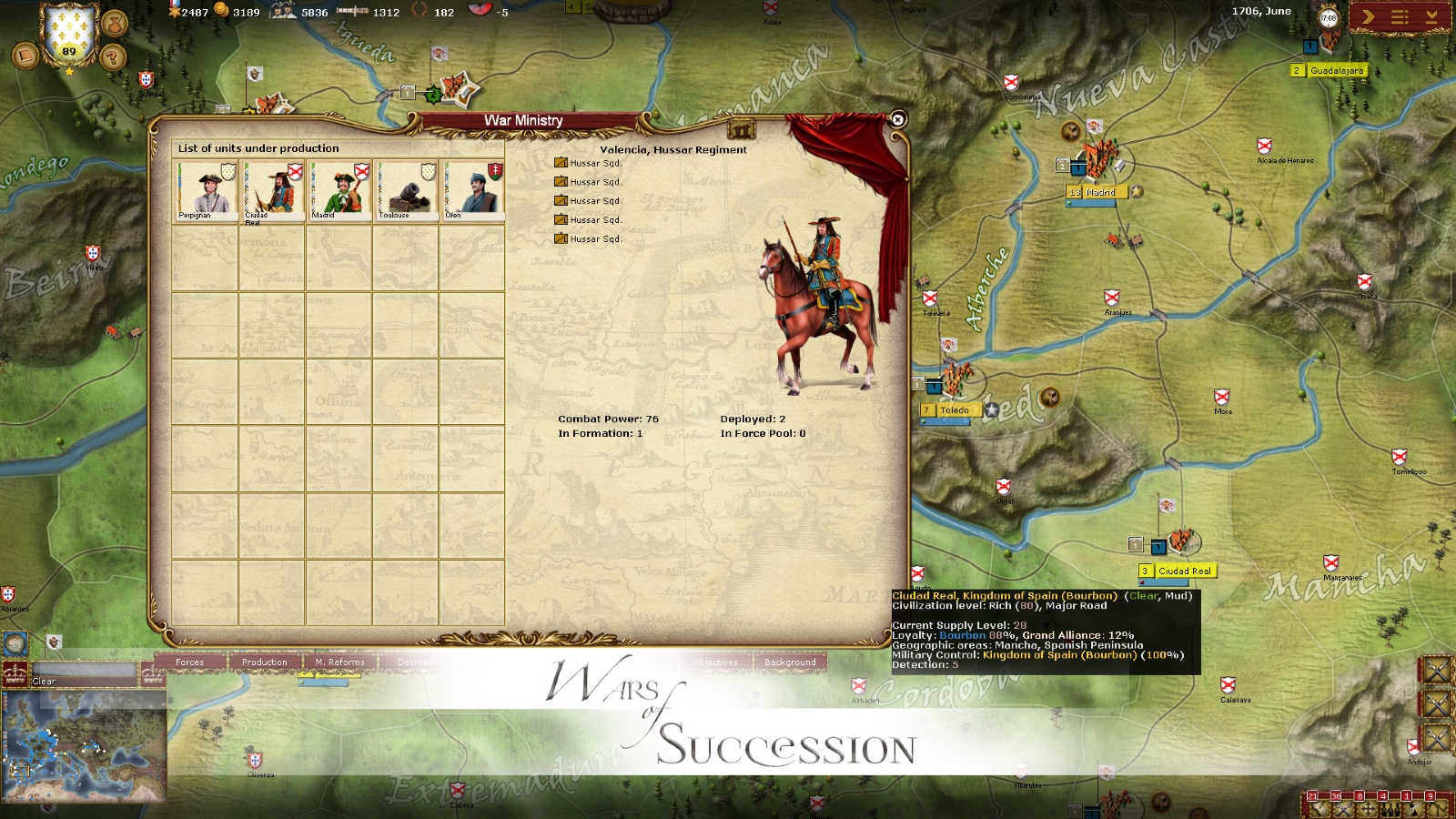Choose the Madrid unit in production list
Image resolution: width=1456 pixels, height=819 pixels.
tap(339, 189)
